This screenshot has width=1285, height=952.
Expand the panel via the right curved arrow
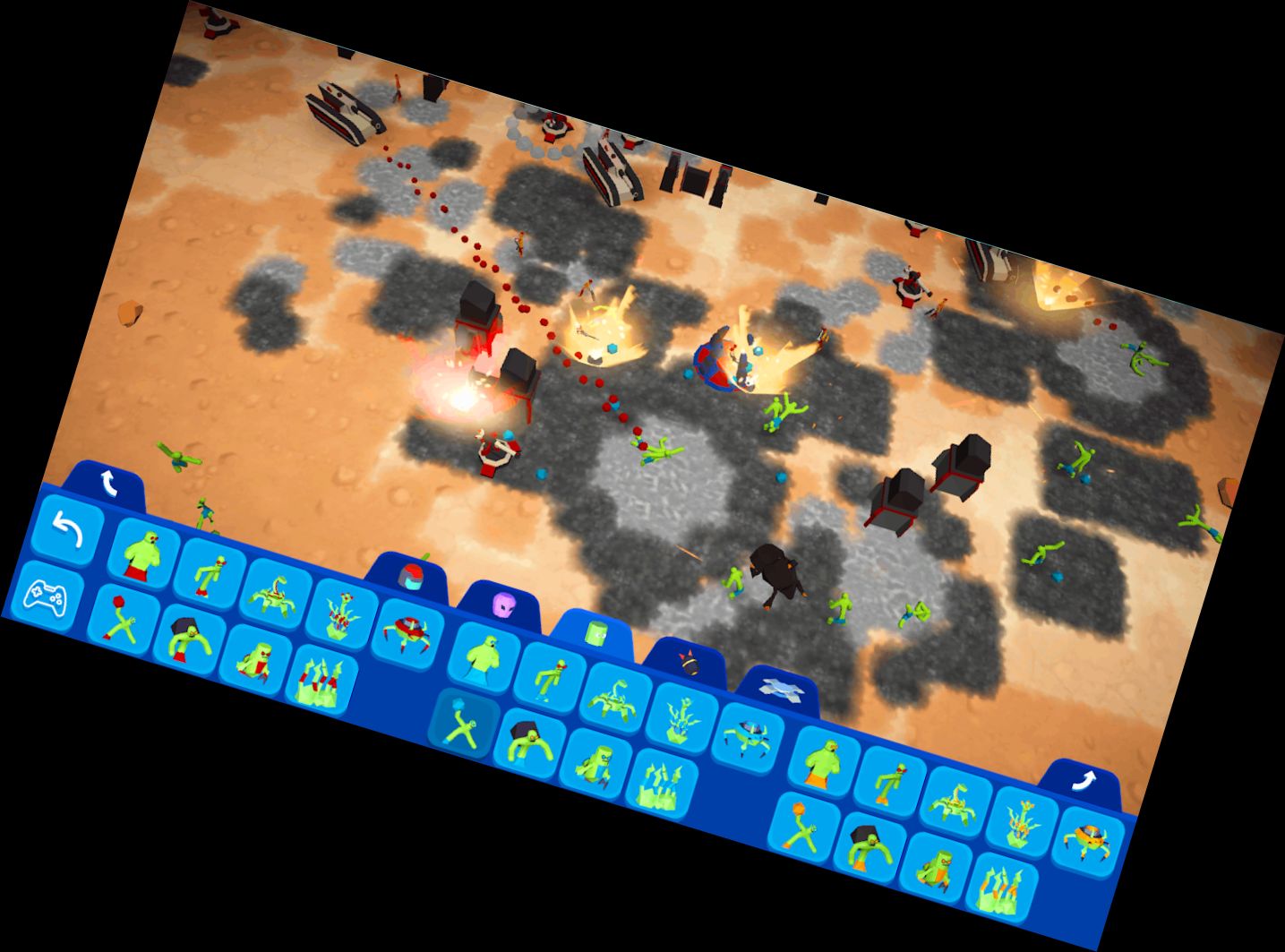tap(1084, 779)
